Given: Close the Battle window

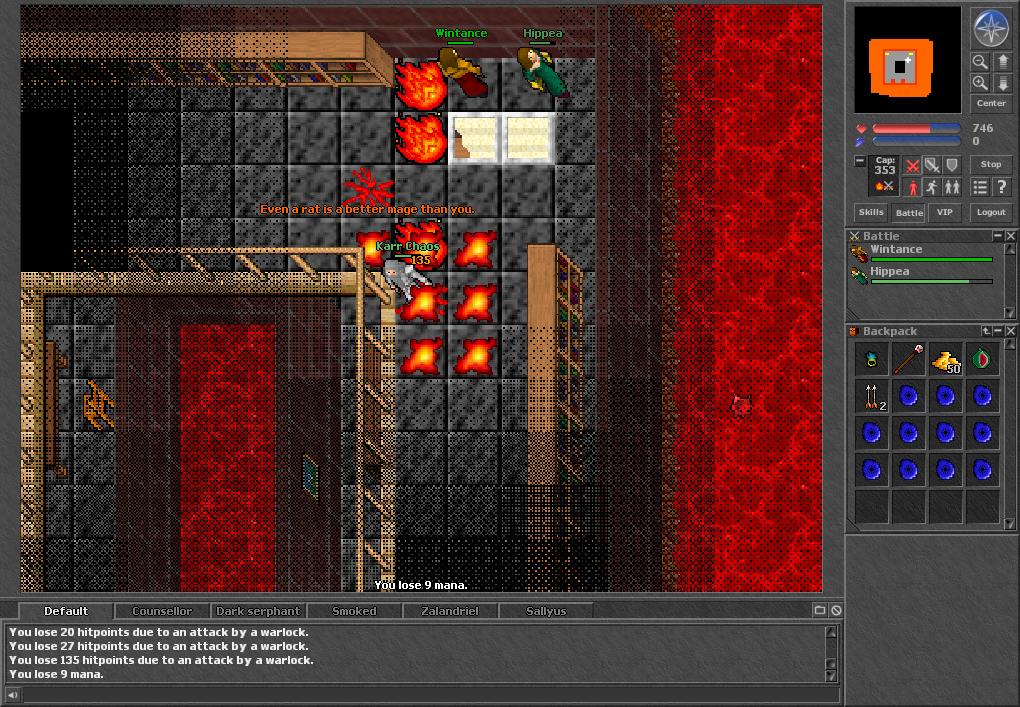Looking at the screenshot, I should tap(1011, 236).
